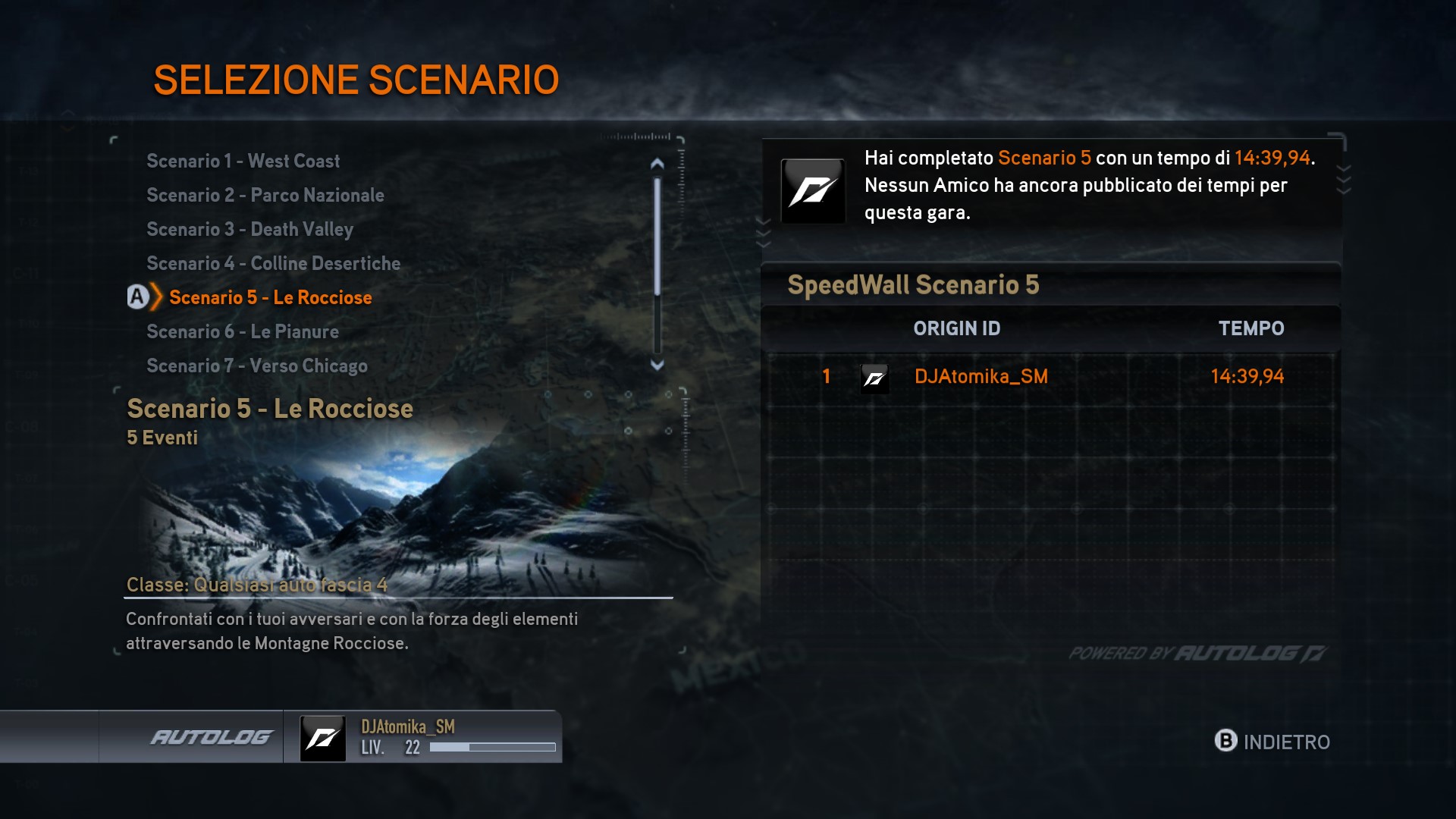
Task: Open Scenario 3 - Death Valley
Action: click(249, 229)
